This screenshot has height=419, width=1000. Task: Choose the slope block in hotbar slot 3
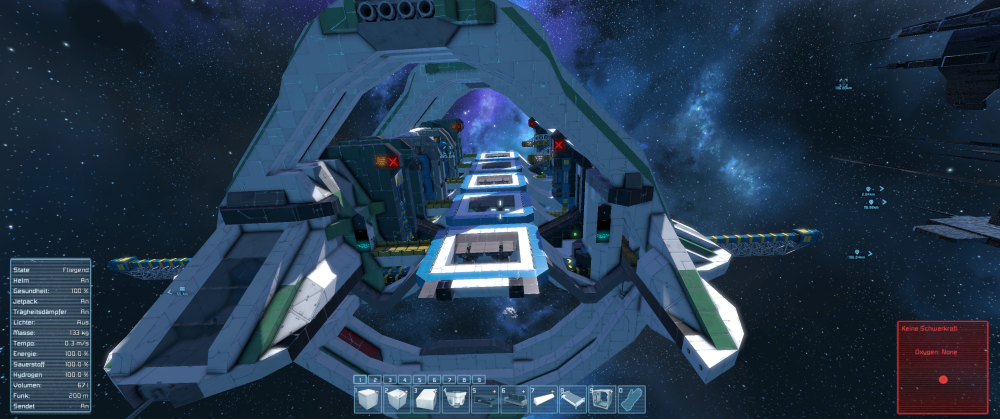pos(426,398)
